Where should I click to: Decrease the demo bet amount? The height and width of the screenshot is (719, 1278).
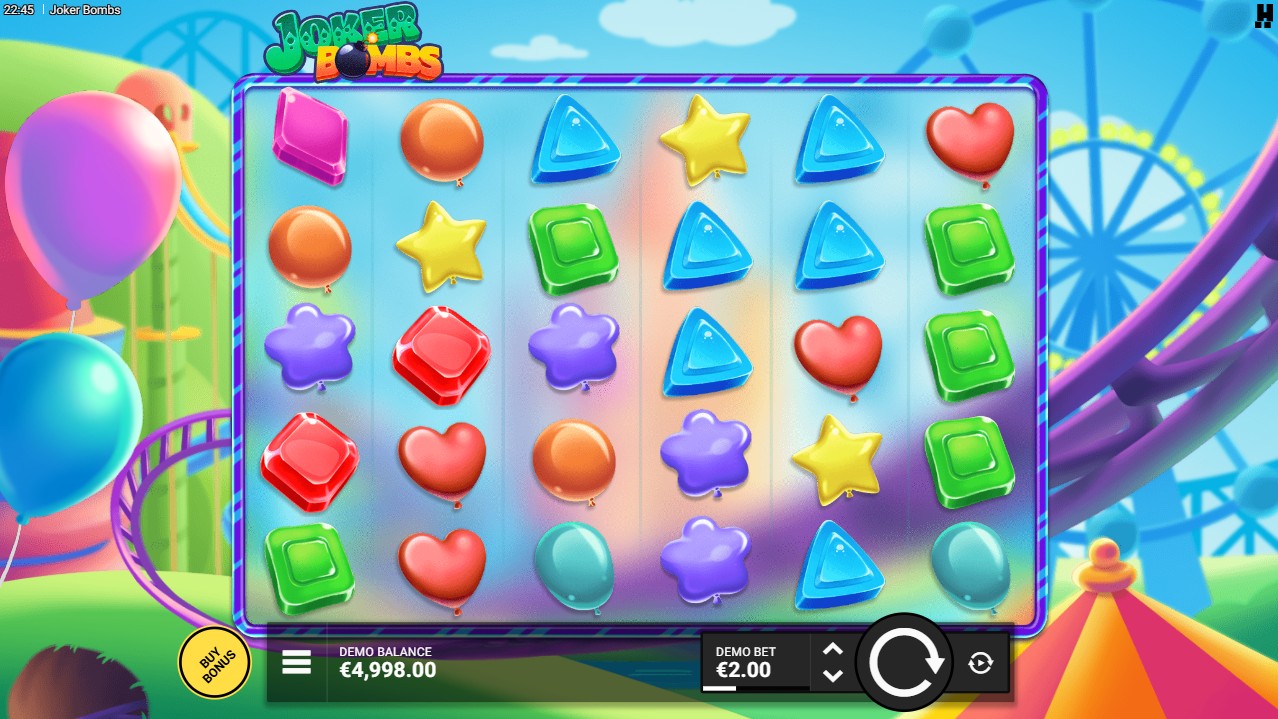pyautogui.click(x=832, y=676)
